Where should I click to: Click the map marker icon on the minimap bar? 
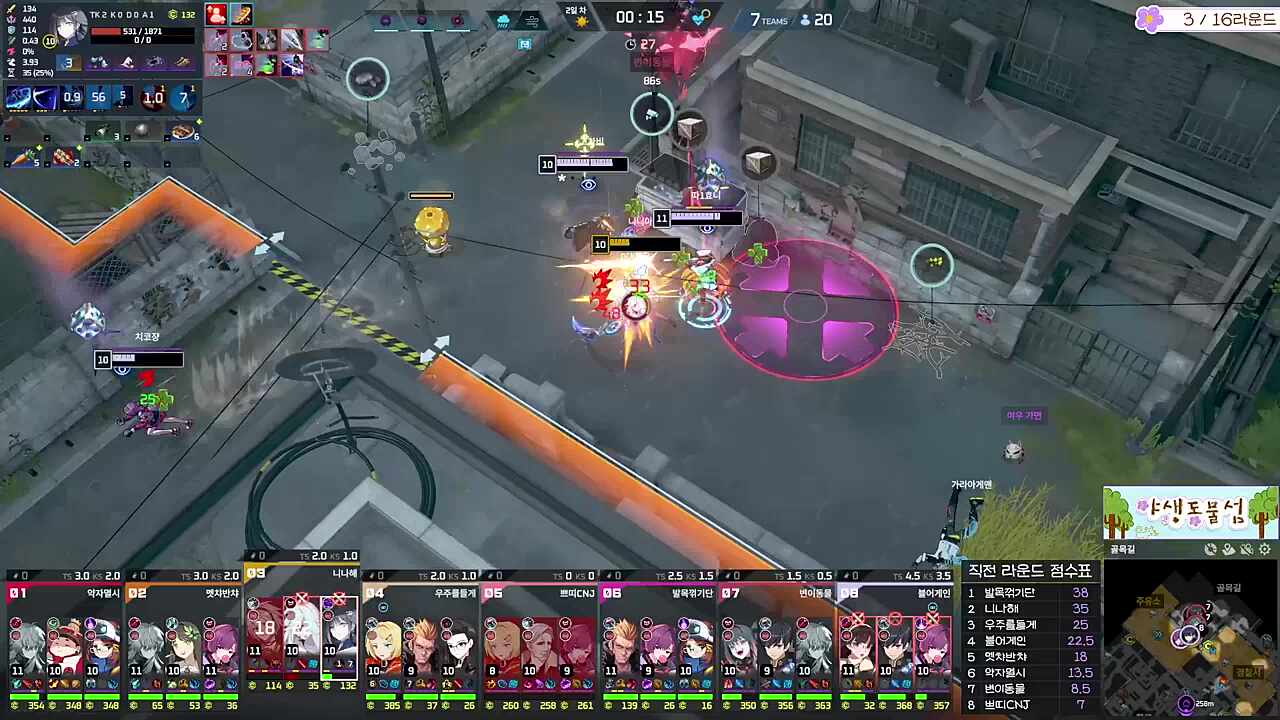[x=1229, y=548]
